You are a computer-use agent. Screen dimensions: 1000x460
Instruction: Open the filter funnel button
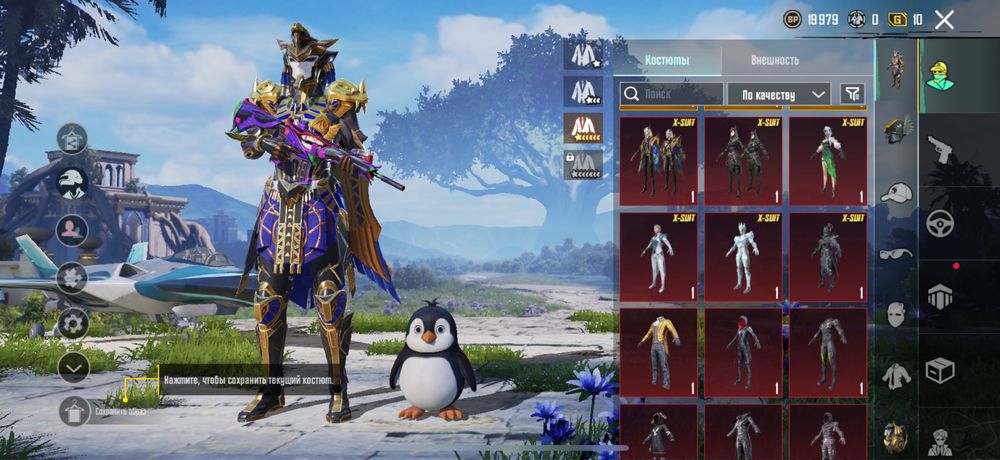852,94
